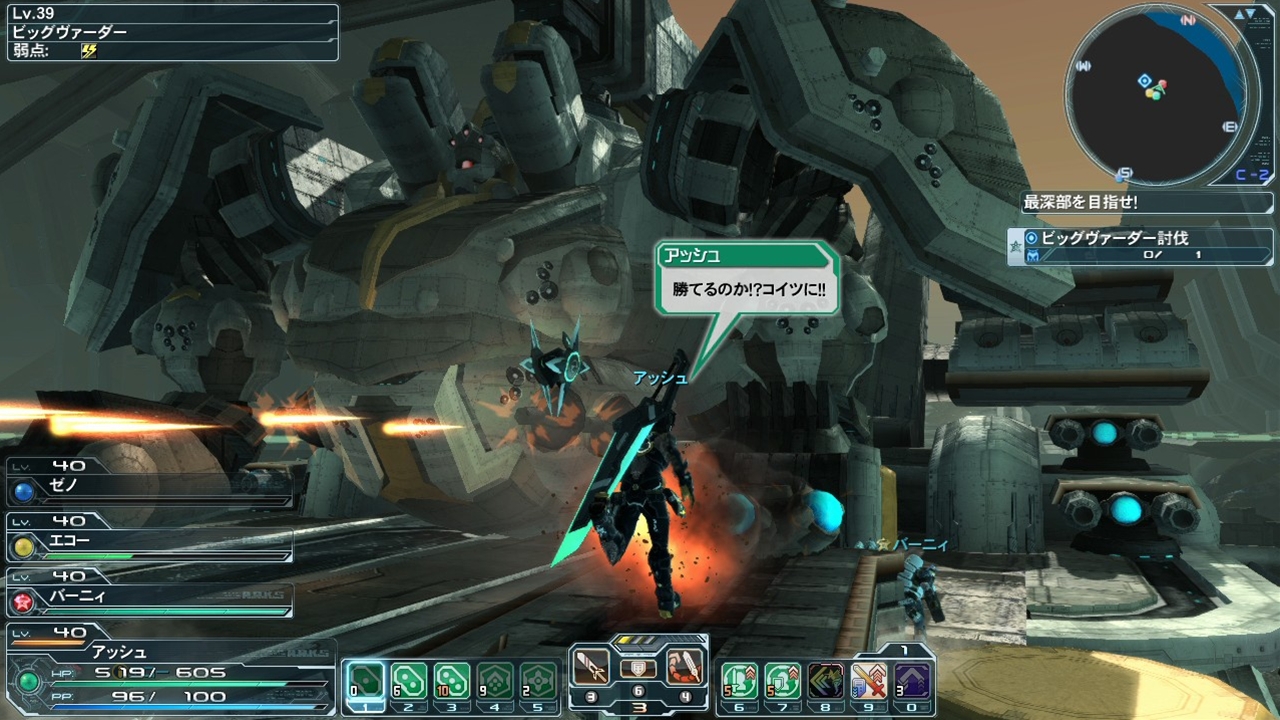Select the hexagon item in hotbar slot 4
The image size is (1280, 720).
tap(495, 681)
